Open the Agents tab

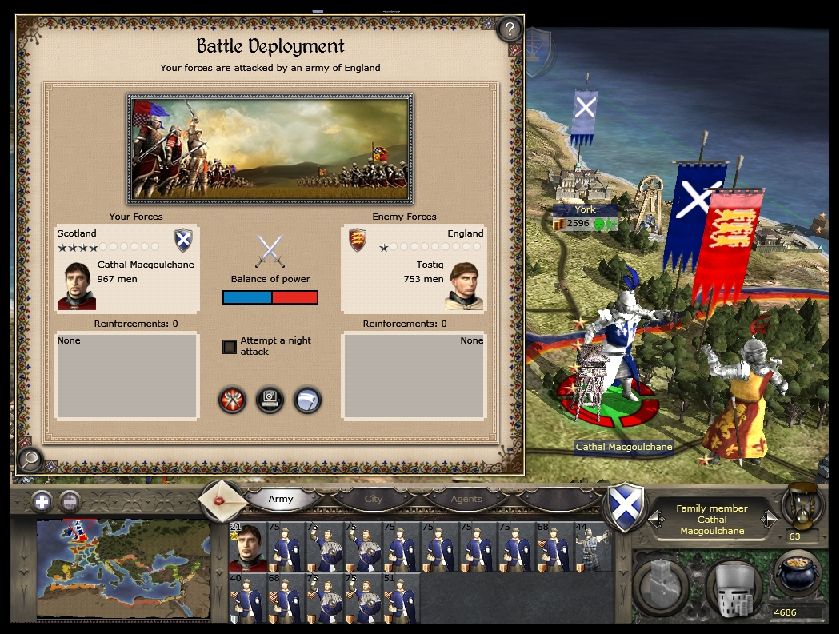click(x=465, y=498)
